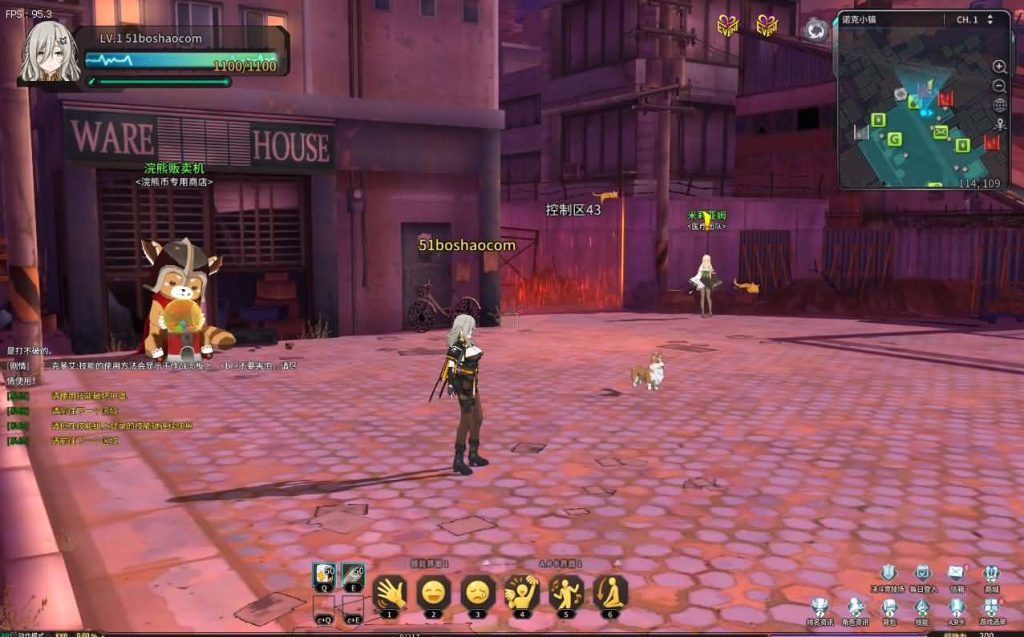Open the skills menu icon
Screen dimensions: 1024x637
click(x=922, y=606)
